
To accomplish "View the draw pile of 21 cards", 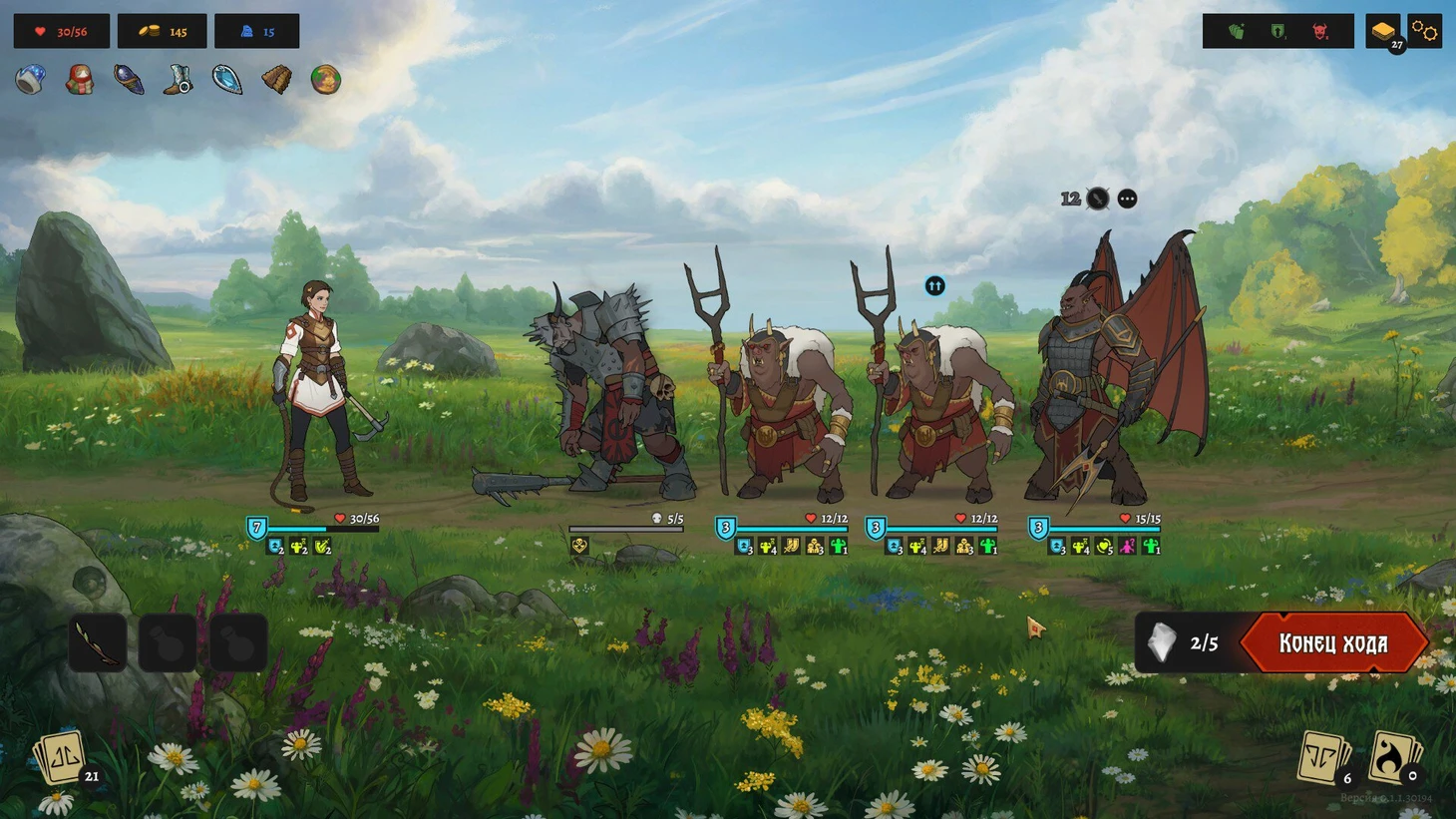I will [63, 759].
